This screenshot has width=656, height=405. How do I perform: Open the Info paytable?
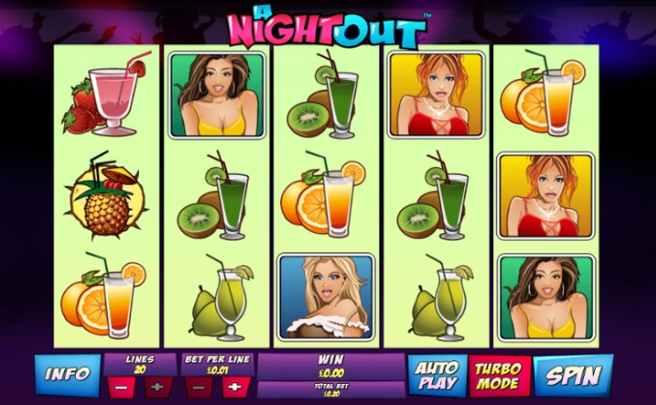[68, 376]
